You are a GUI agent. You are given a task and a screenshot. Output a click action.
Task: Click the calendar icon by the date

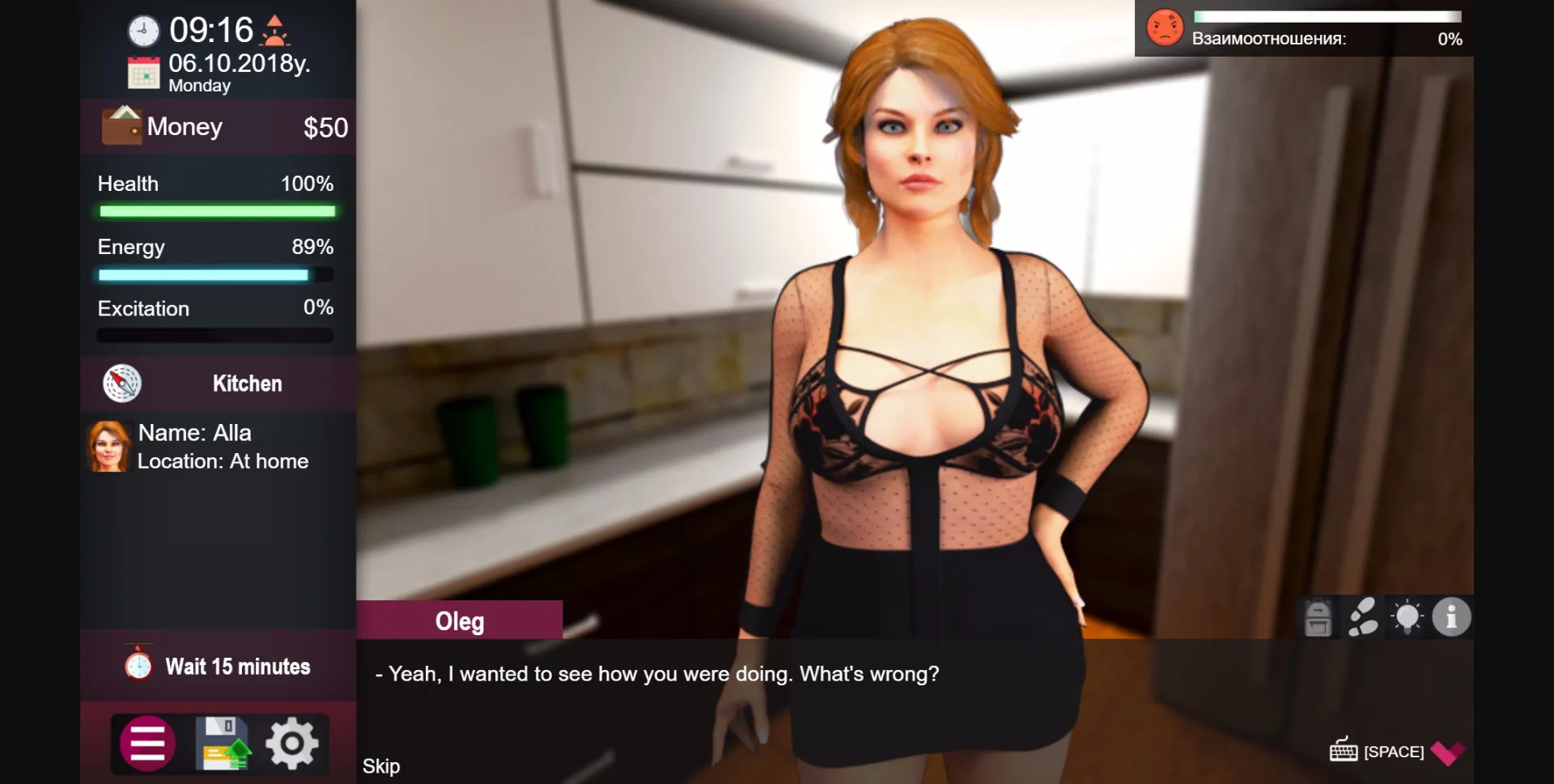(x=143, y=71)
